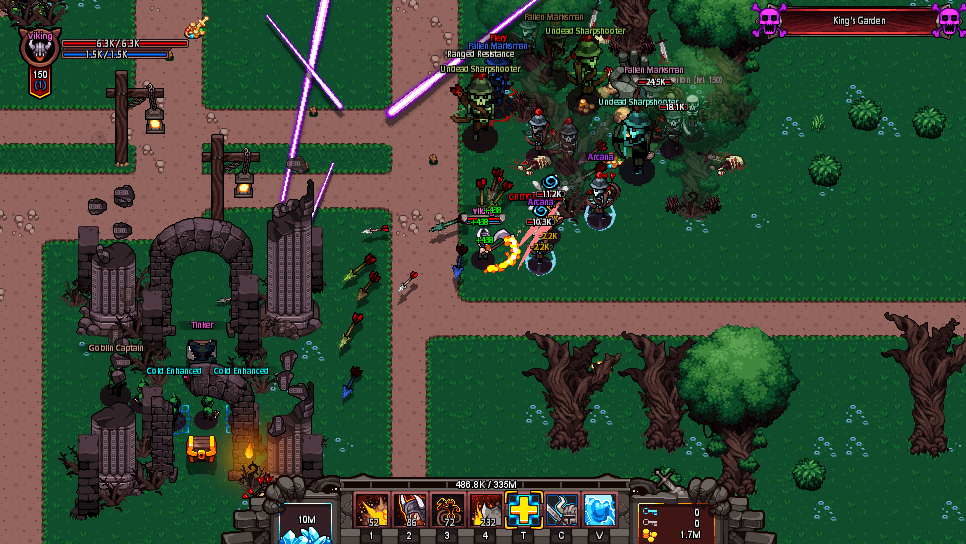Viewport: 966px width, 544px height.
Task: Trigger the golden scorpion skill in slot 3
Action: pyautogui.click(x=447, y=510)
